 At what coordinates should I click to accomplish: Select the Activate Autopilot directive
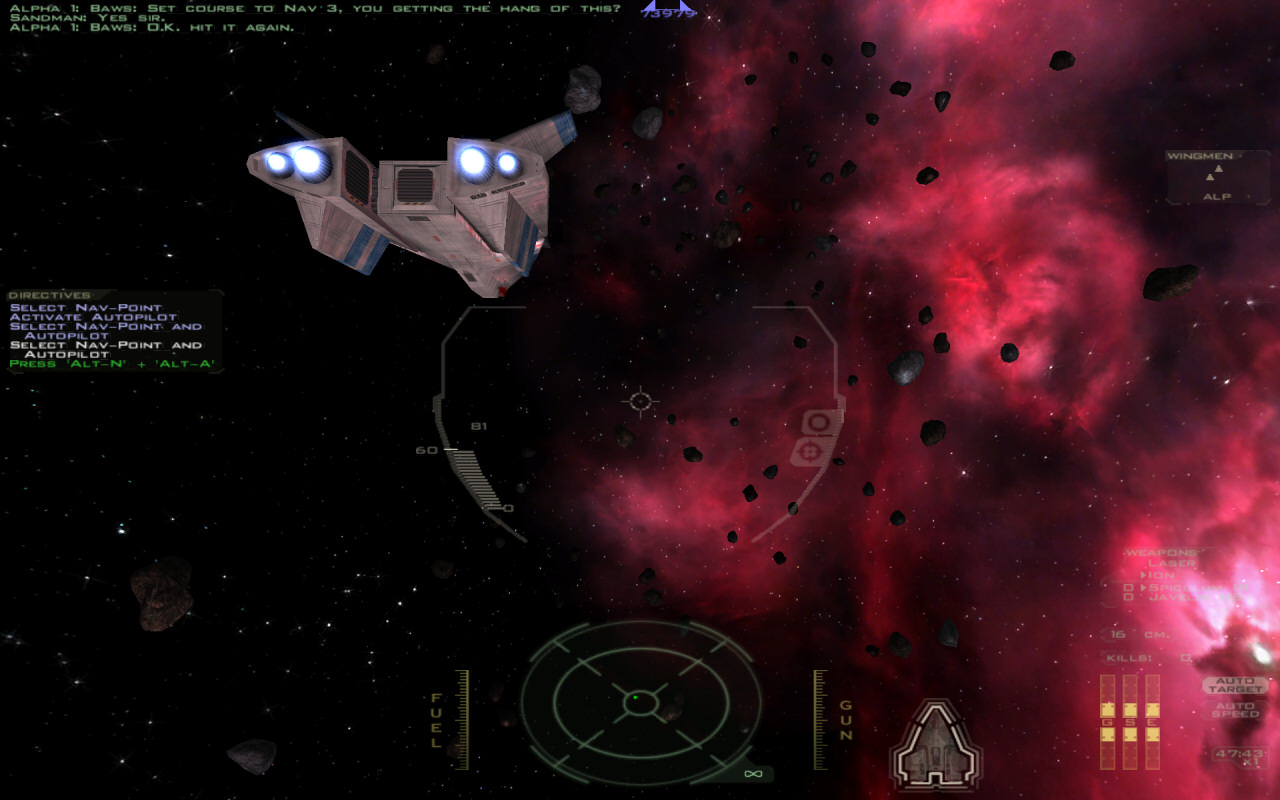[93, 317]
